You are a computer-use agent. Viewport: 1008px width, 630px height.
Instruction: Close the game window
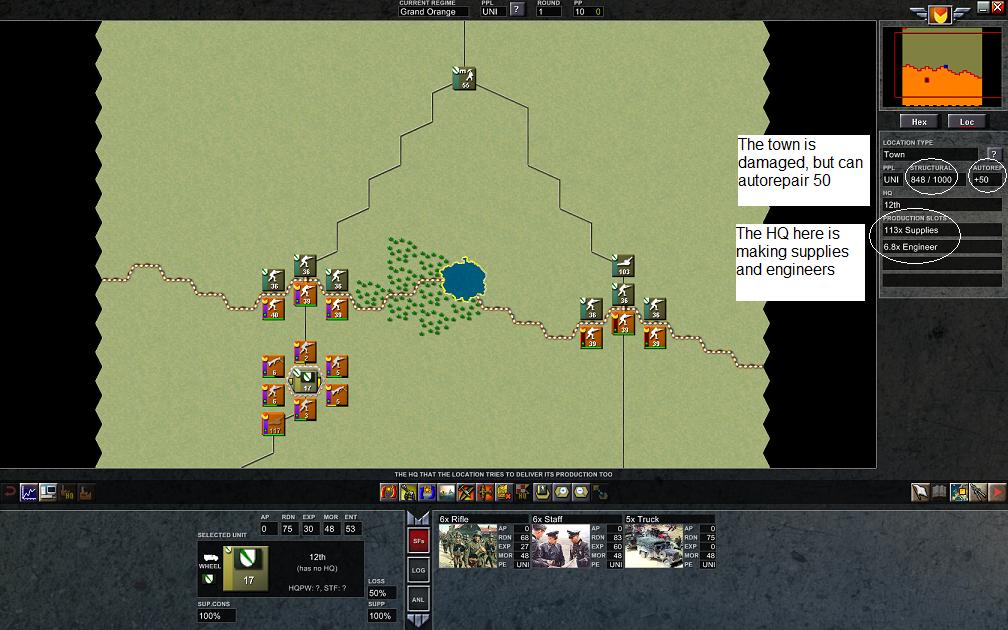[997, 7]
